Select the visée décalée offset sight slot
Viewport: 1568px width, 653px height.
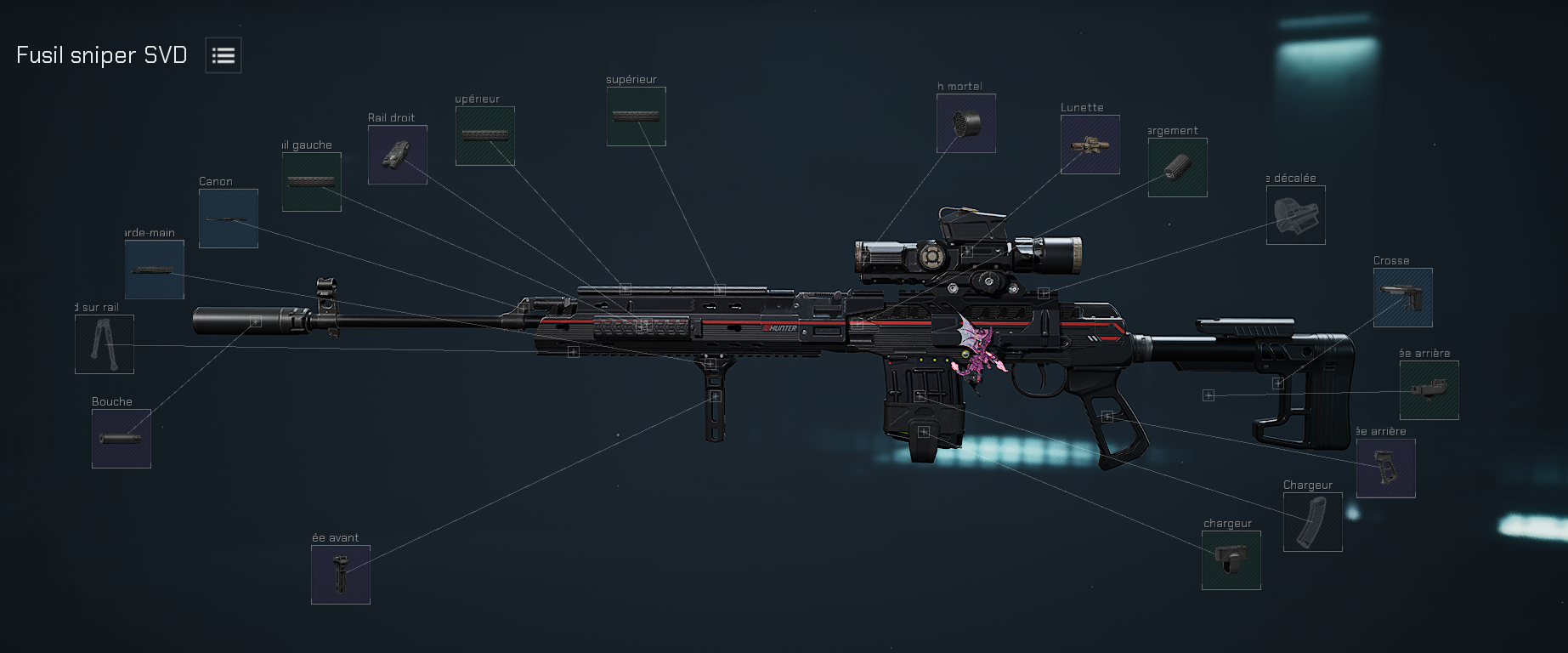tap(1295, 215)
